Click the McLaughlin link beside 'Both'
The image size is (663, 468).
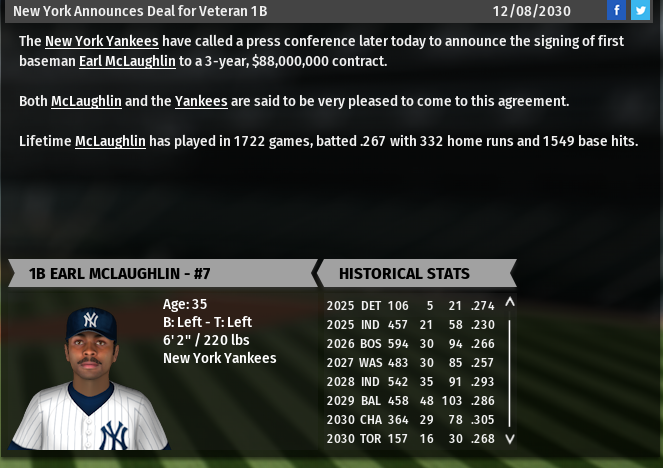(x=86, y=101)
